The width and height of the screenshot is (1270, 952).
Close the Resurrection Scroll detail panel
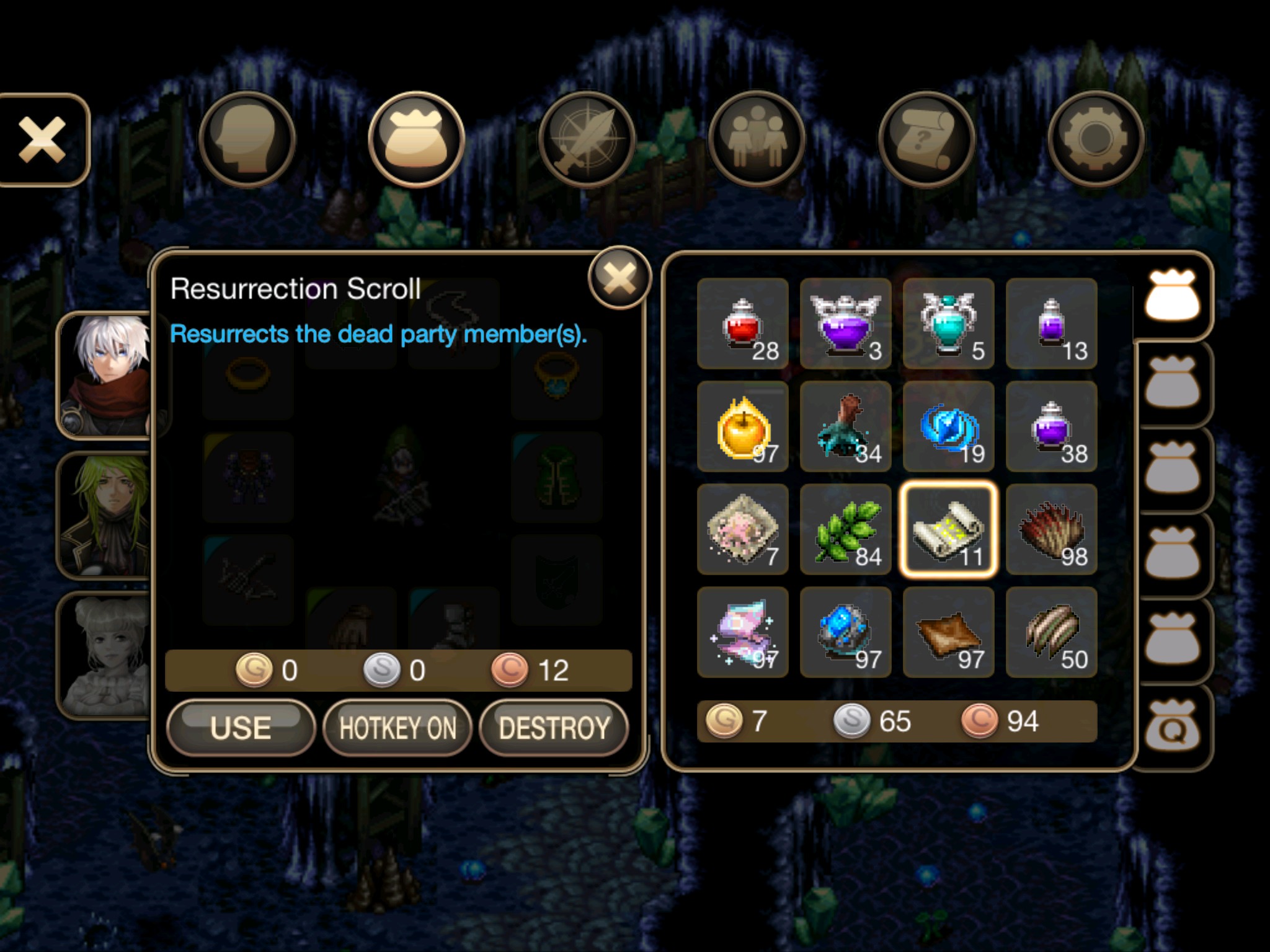619,278
